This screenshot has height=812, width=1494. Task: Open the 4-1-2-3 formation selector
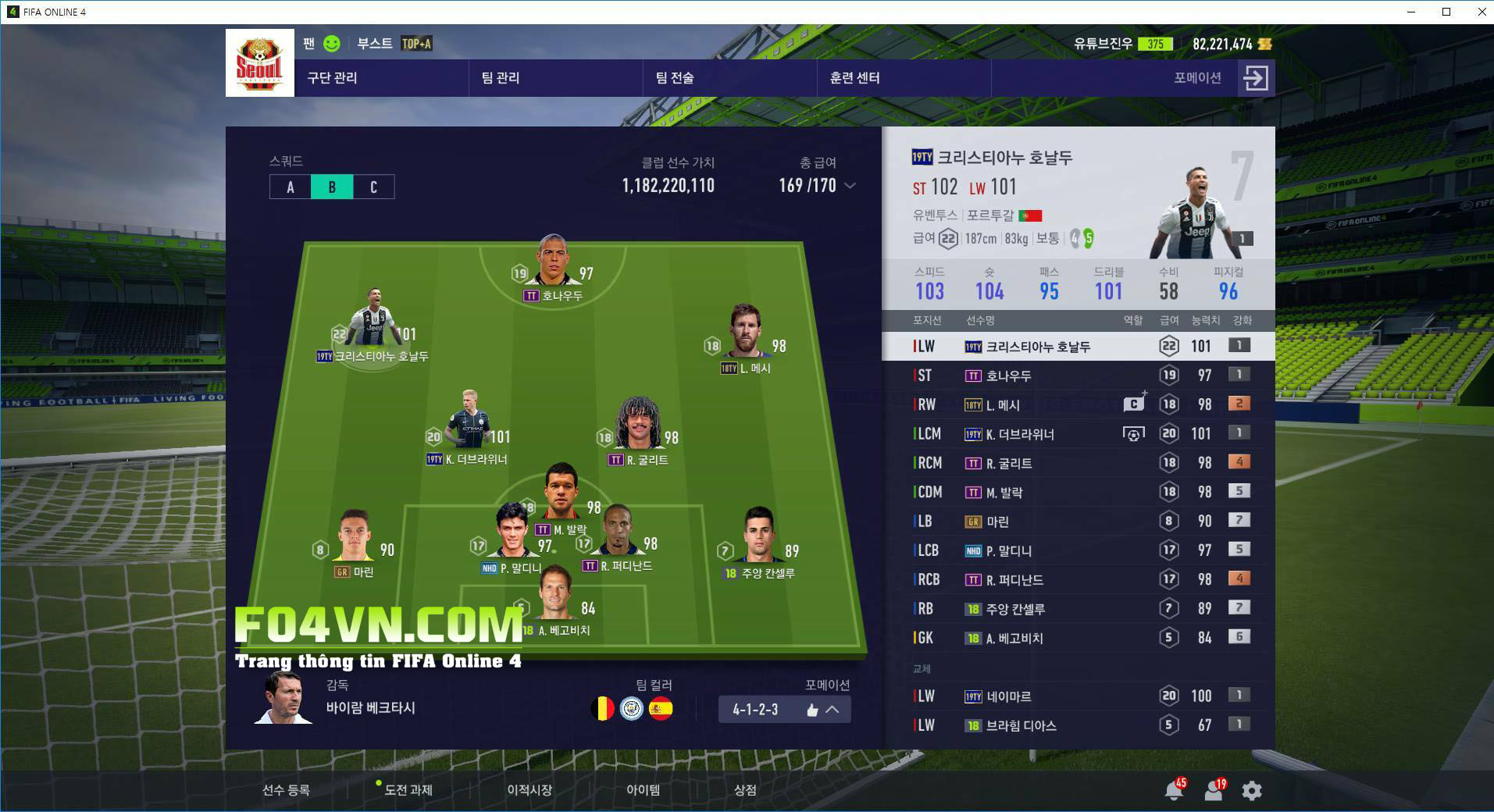(x=784, y=710)
